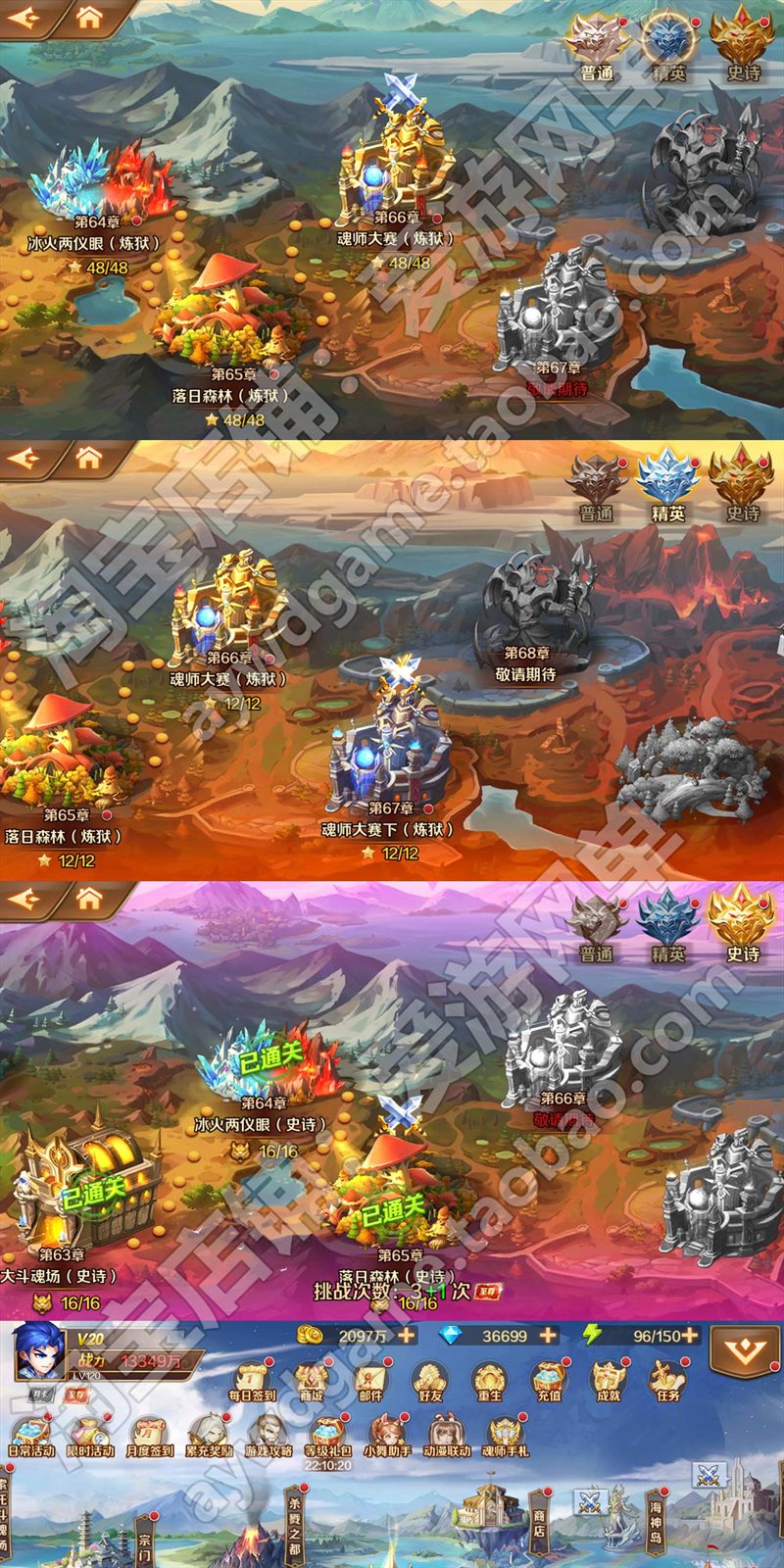Open 日常活动 daily activities

pyautogui.click(x=31, y=1435)
